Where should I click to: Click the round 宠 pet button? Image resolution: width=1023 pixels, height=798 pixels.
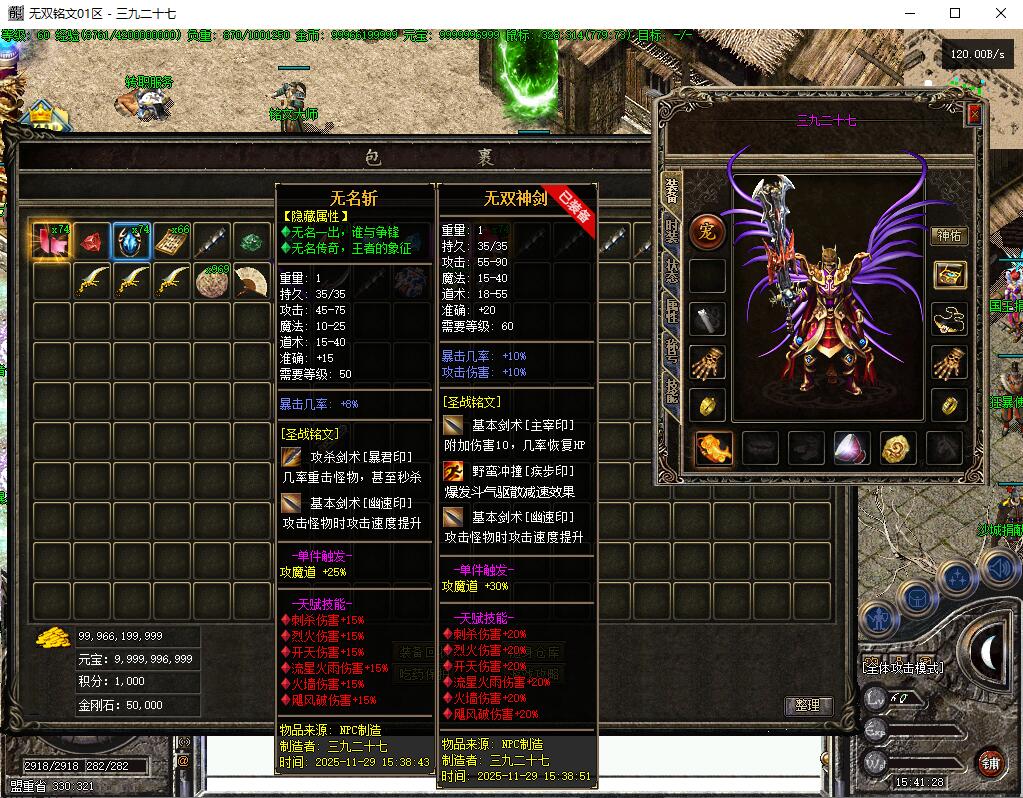(707, 232)
